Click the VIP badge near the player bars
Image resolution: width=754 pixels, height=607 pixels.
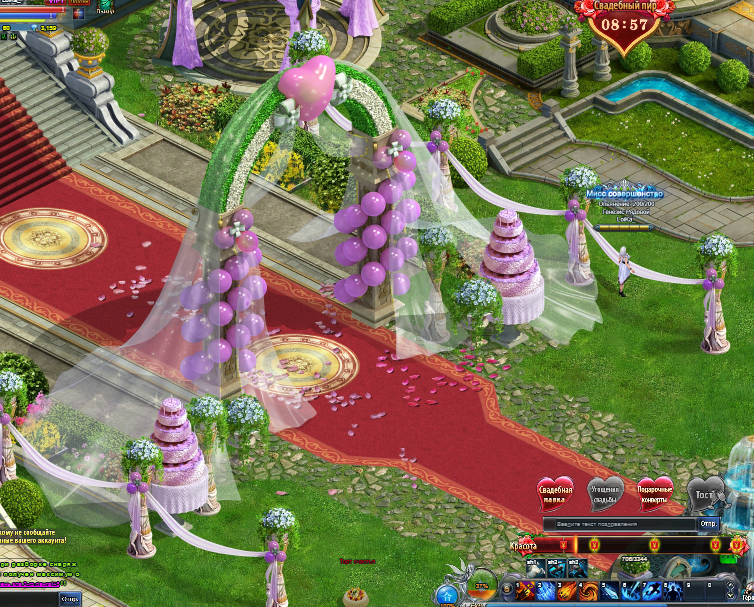[x=53, y=4]
